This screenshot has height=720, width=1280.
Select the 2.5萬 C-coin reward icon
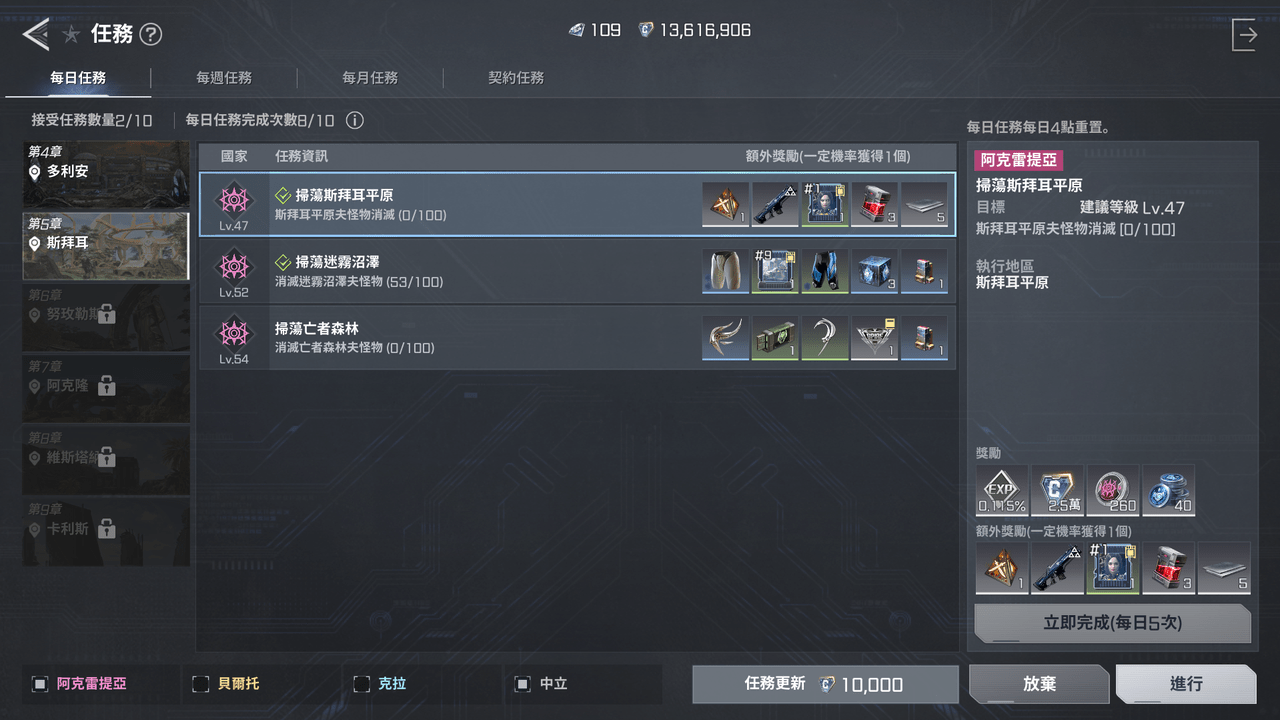[1058, 490]
